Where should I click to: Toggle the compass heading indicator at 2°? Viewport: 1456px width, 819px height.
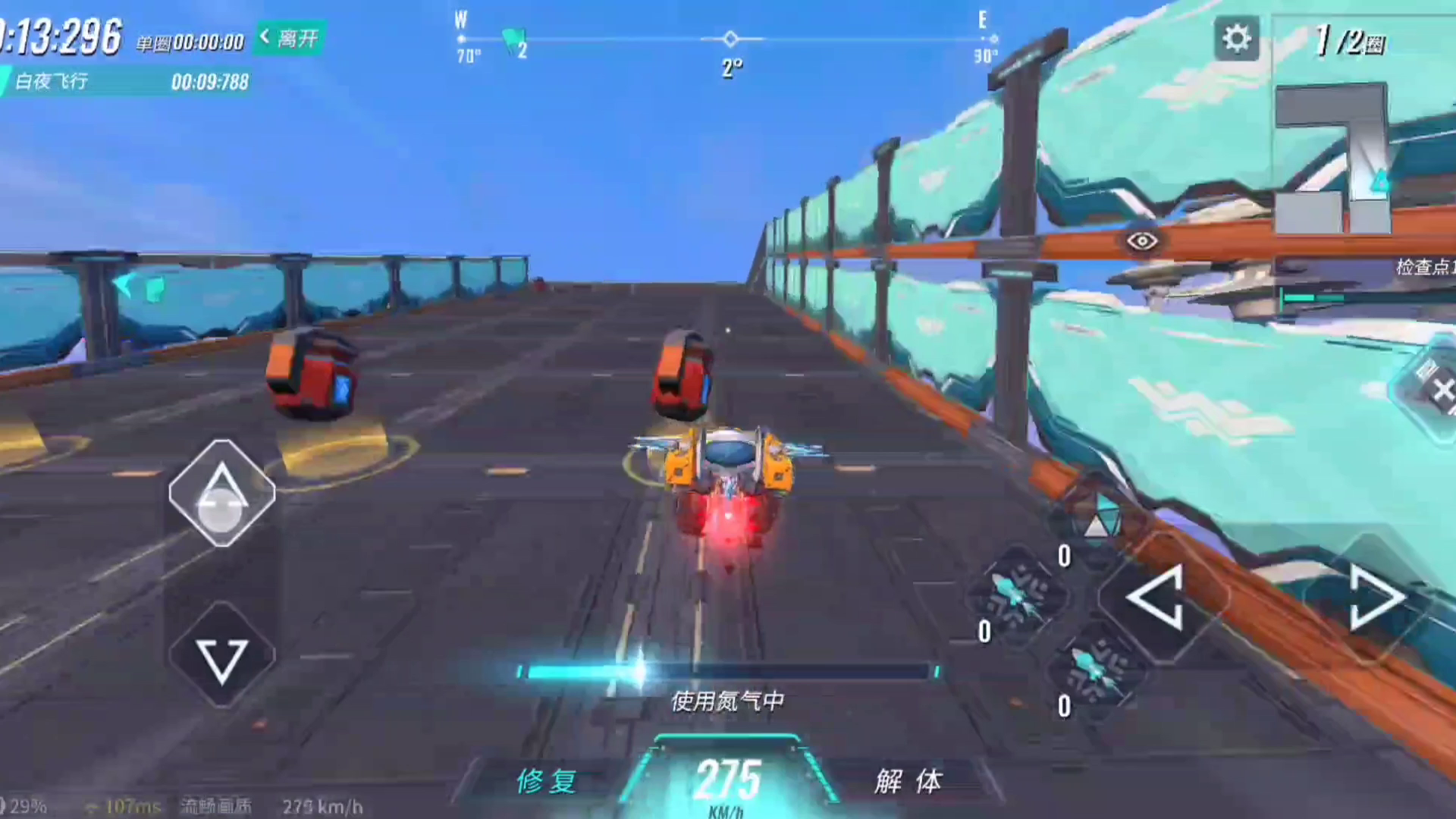point(730,47)
